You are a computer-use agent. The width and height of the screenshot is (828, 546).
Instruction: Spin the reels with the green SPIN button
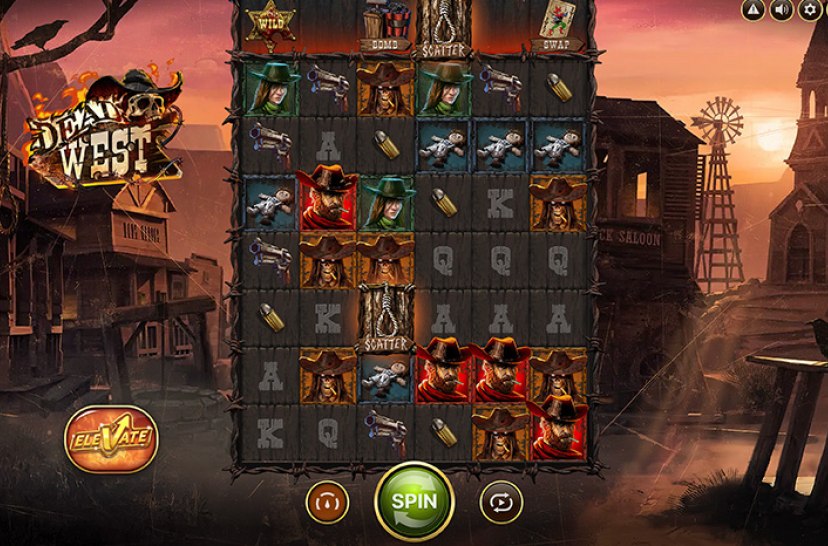click(414, 501)
